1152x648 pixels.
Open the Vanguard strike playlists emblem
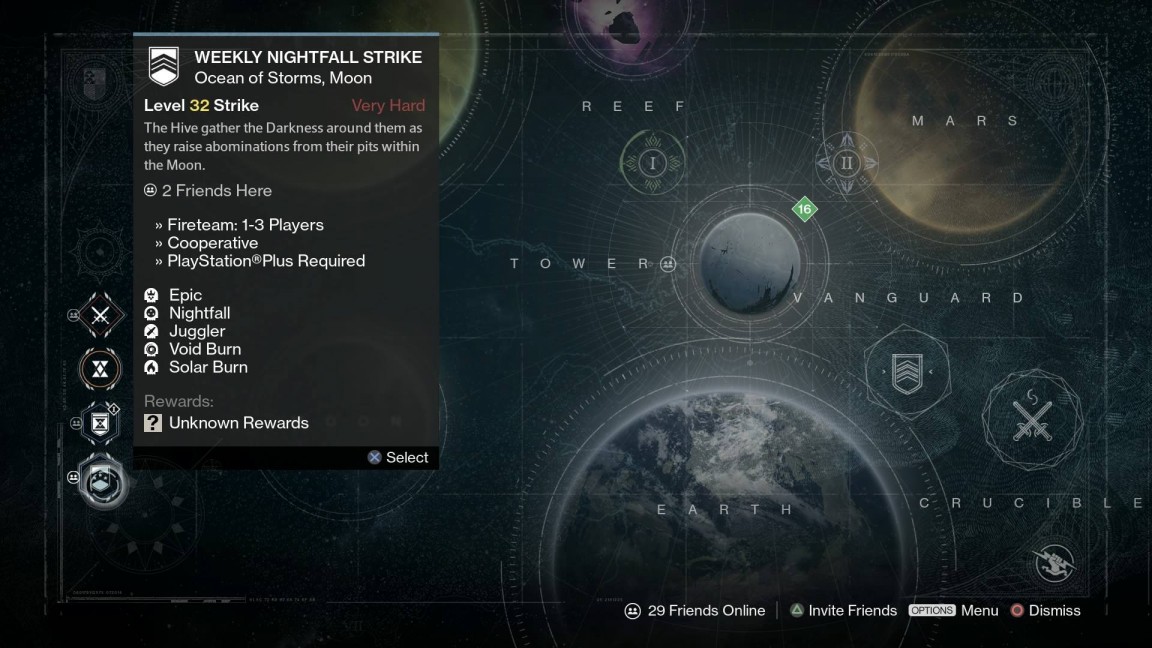click(x=906, y=373)
